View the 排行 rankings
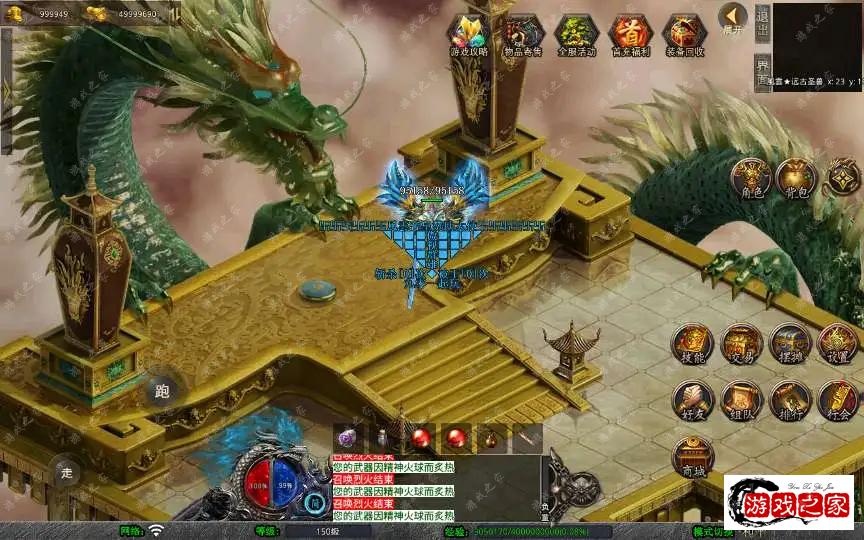Screen dimensions: 864x540 (x=789, y=398)
